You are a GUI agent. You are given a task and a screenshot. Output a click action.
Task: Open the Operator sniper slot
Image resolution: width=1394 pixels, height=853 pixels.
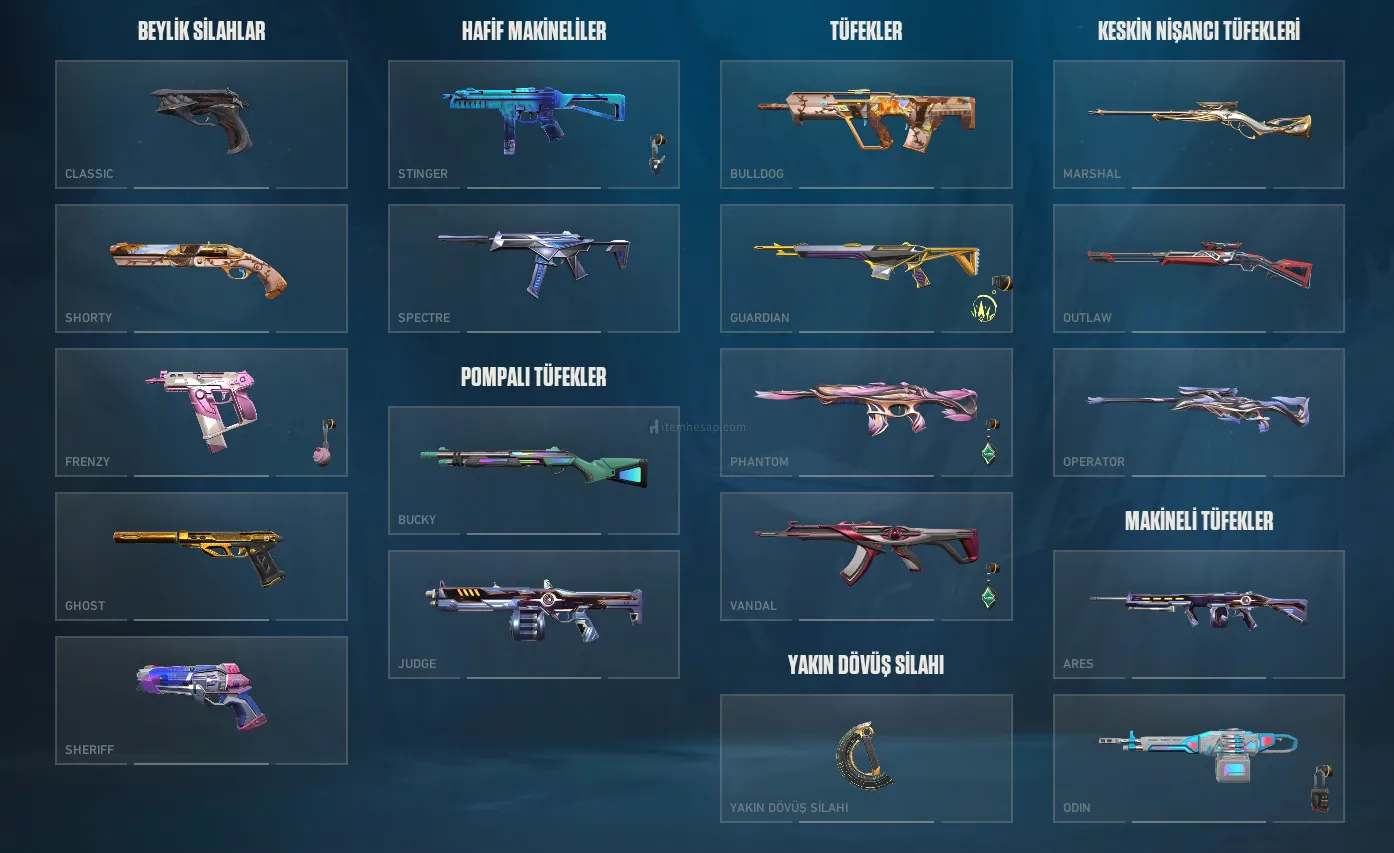click(x=1198, y=412)
